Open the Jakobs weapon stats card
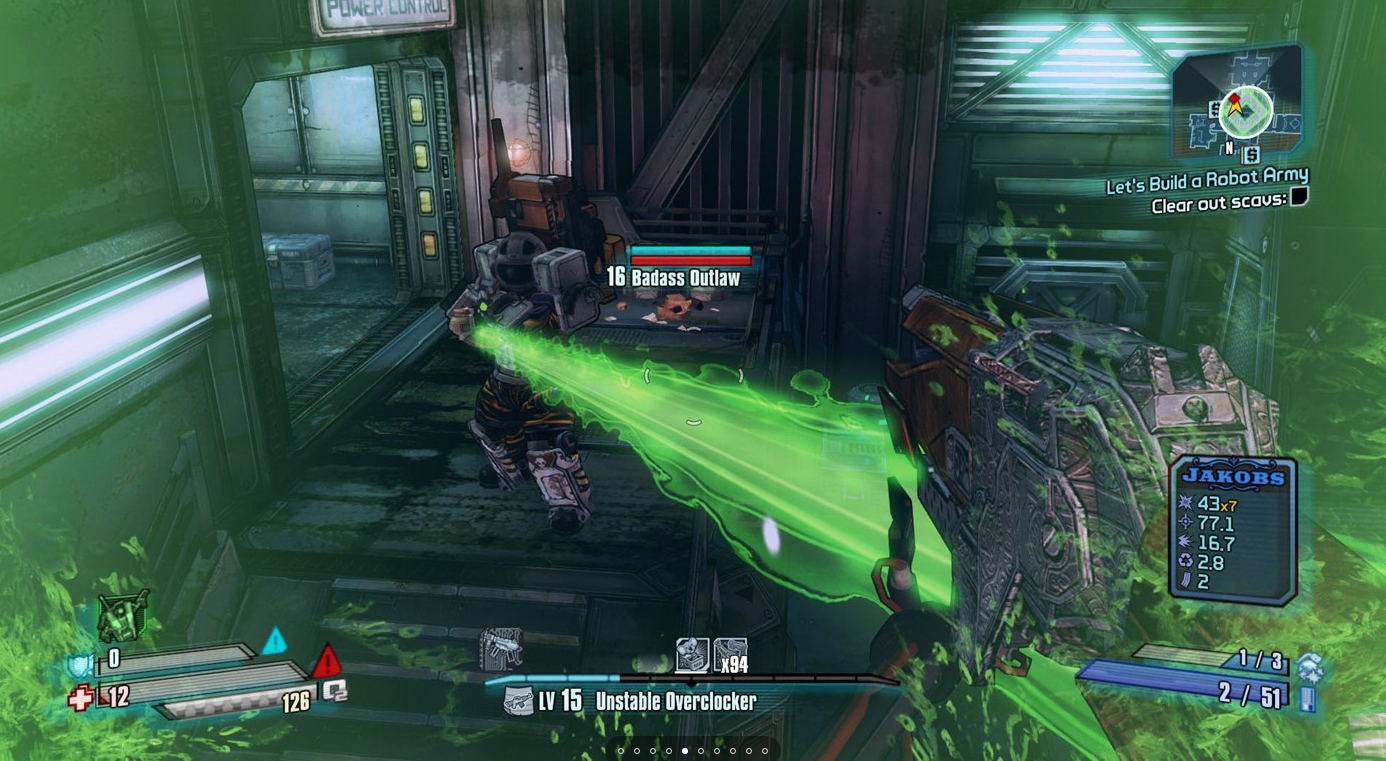This screenshot has height=761, width=1386. coord(1233,530)
